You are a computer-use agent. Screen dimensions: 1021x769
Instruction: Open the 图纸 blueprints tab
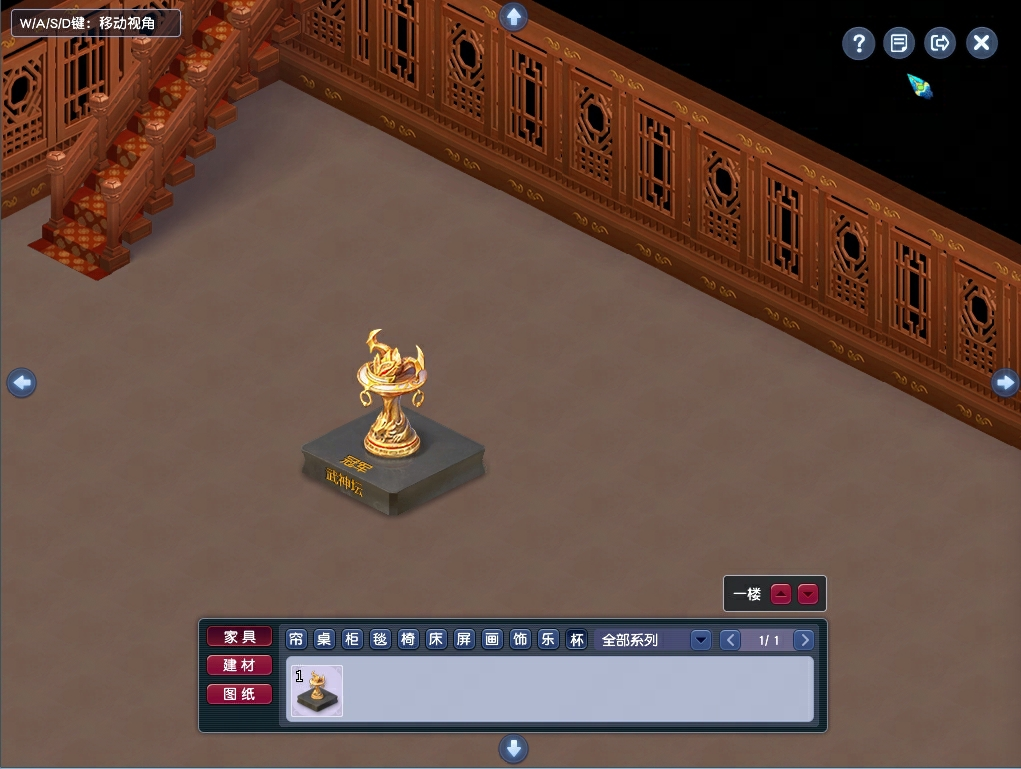coord(239,693)
